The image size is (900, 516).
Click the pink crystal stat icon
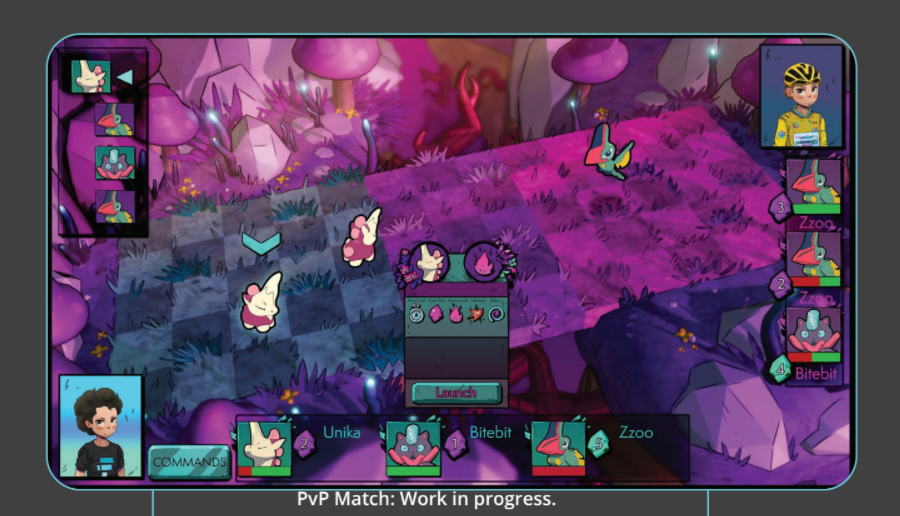(x=436, y=314)
